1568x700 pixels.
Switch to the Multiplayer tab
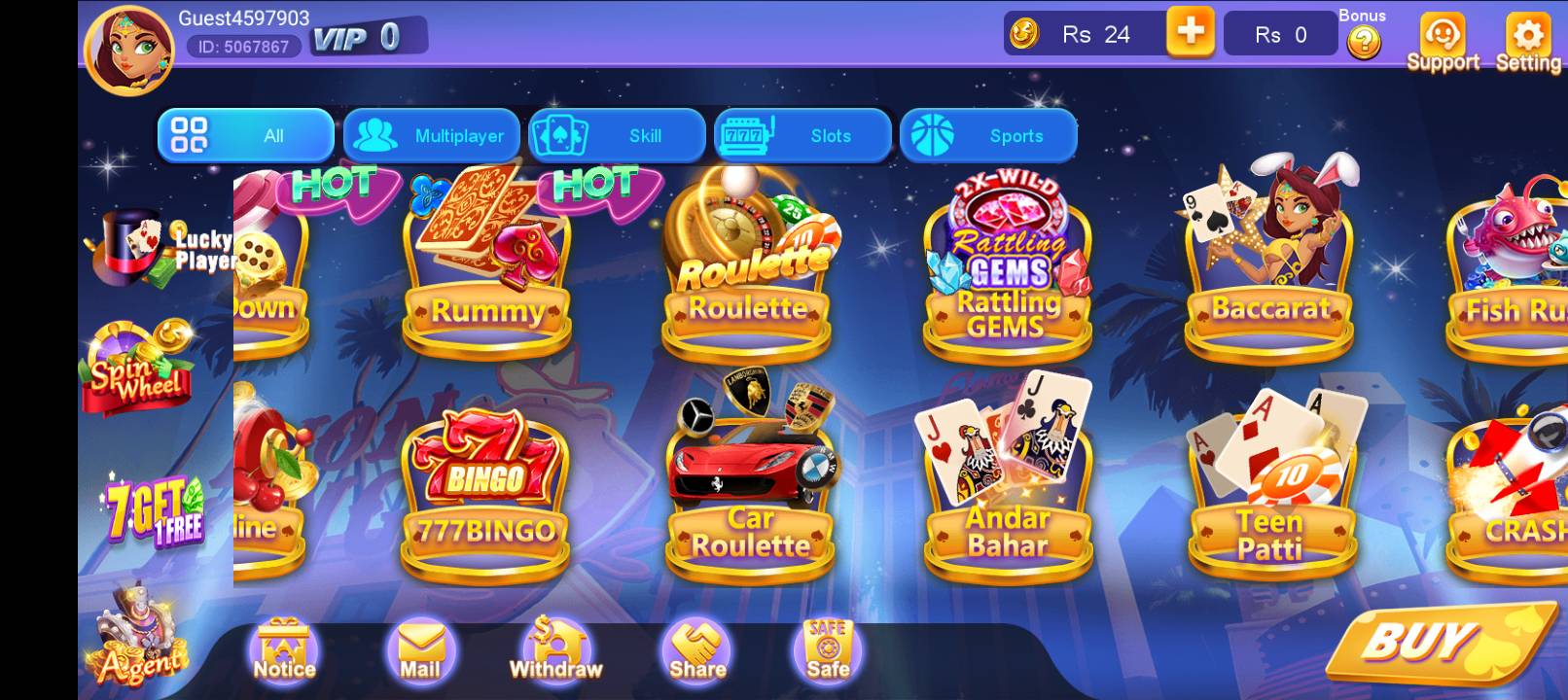tap(431, 135)
